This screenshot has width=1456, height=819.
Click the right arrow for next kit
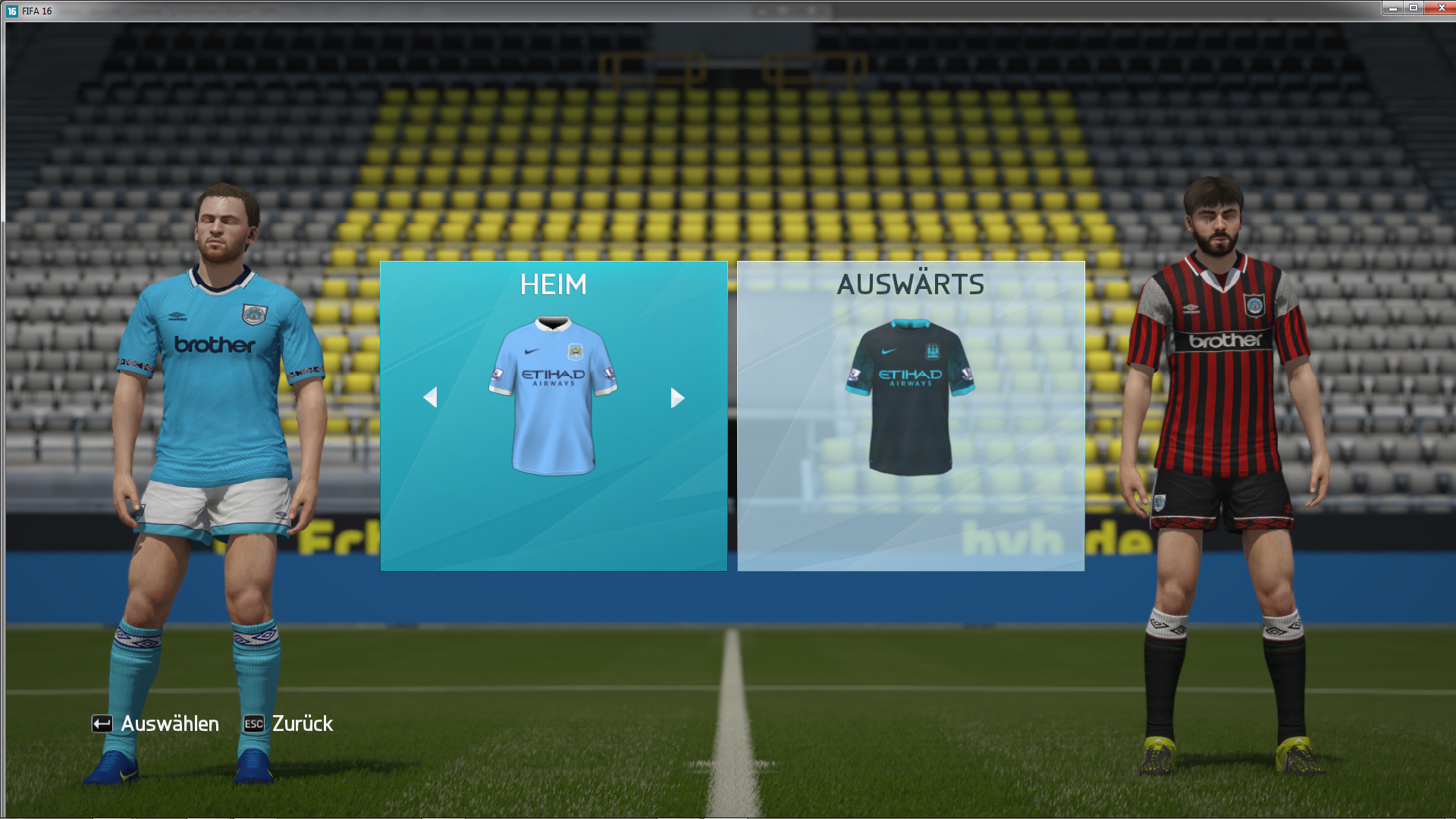pos(677,397)
